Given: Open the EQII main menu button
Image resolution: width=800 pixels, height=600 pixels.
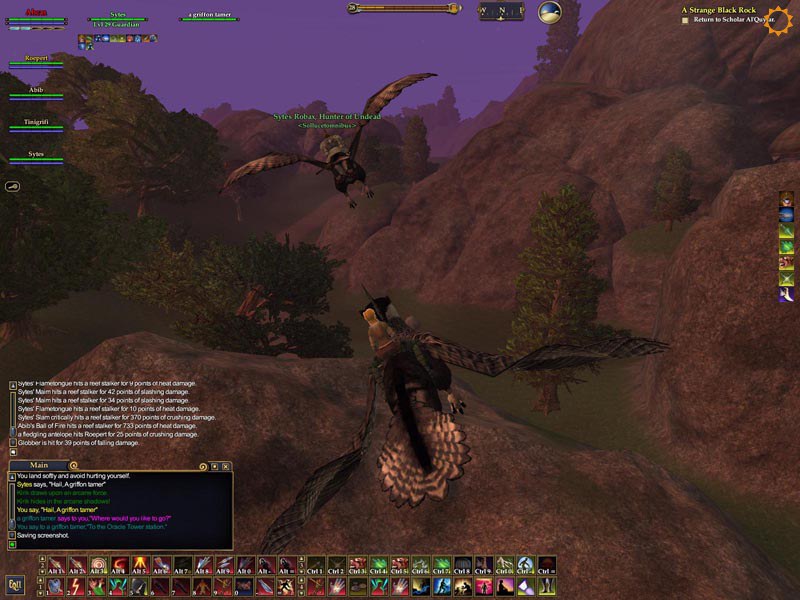Looking at the screenshot, I should coord(15,584).
